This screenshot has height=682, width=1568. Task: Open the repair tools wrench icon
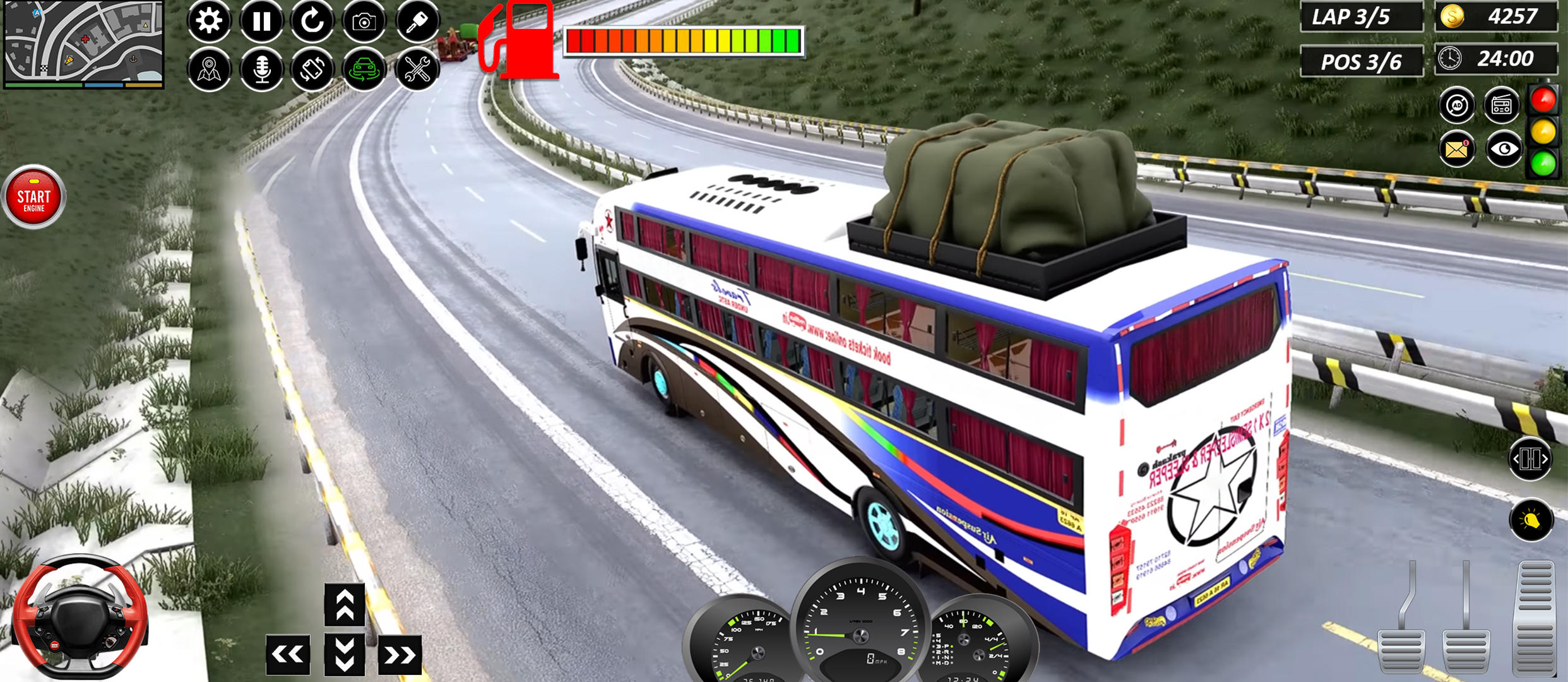click(x=417, y=71)
